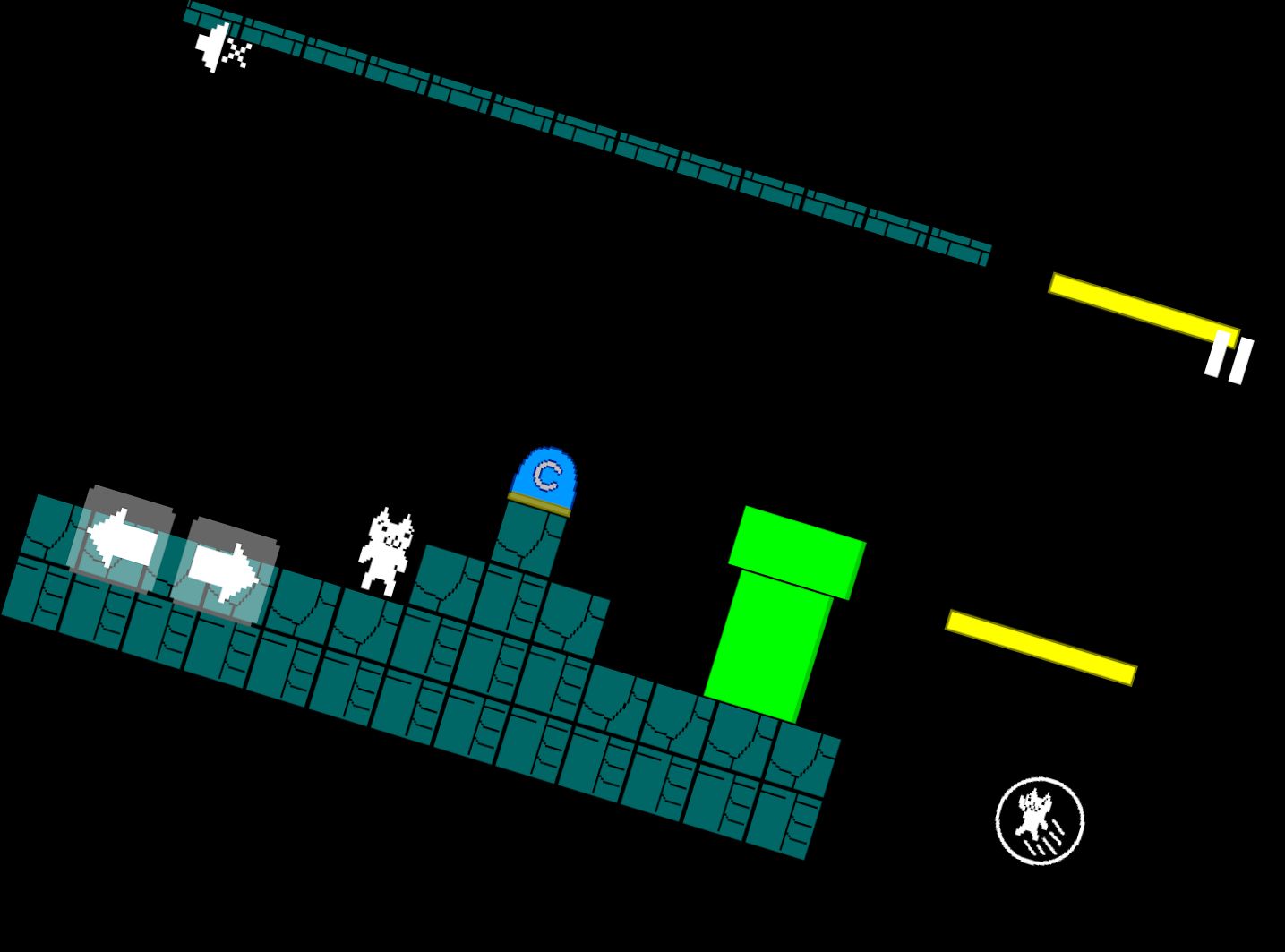Tap the left arrow move button
Viewport: 1285px width, 952px height.
(x=122, y=540)
